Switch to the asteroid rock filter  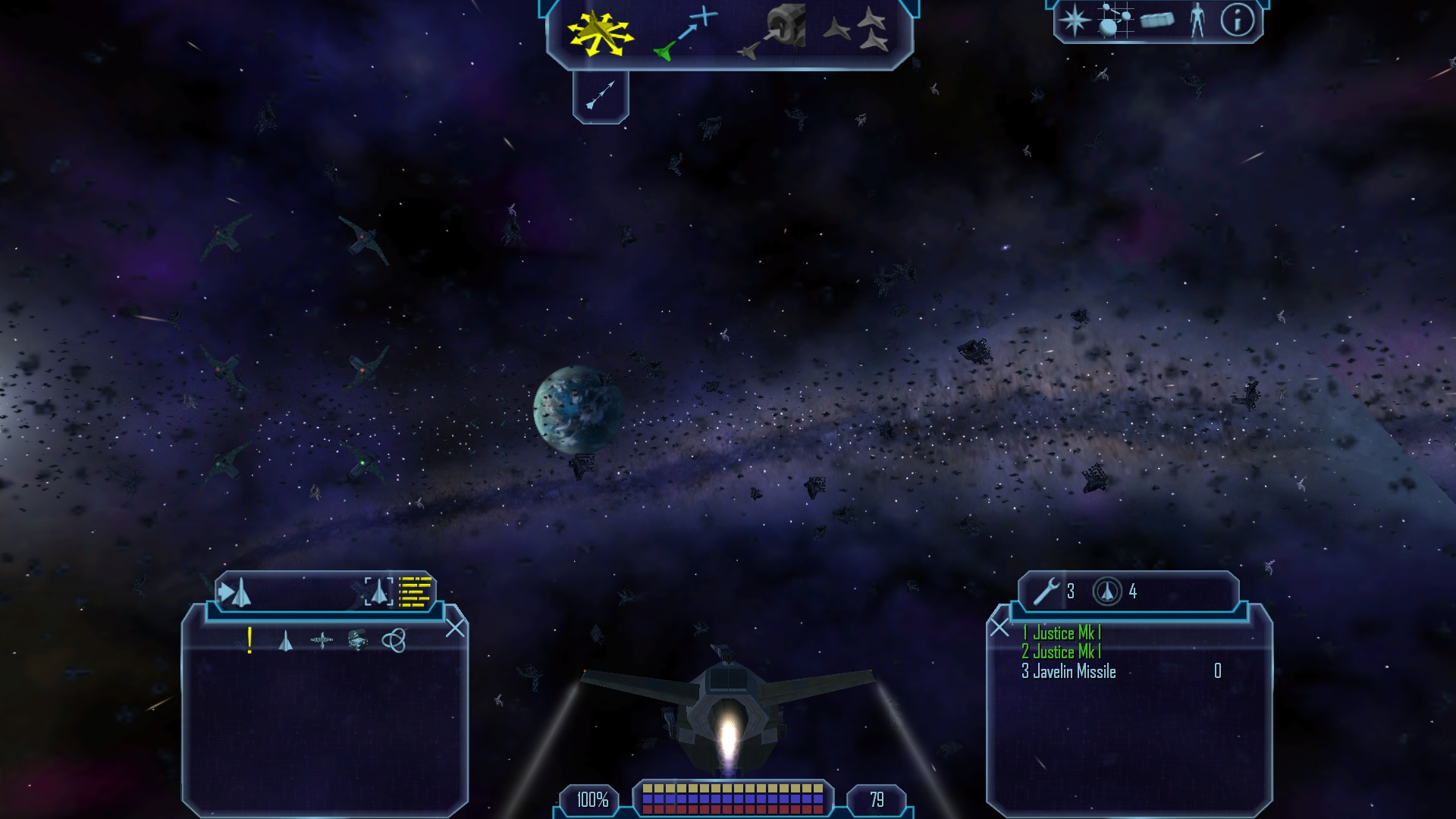(x=357, y=641)
